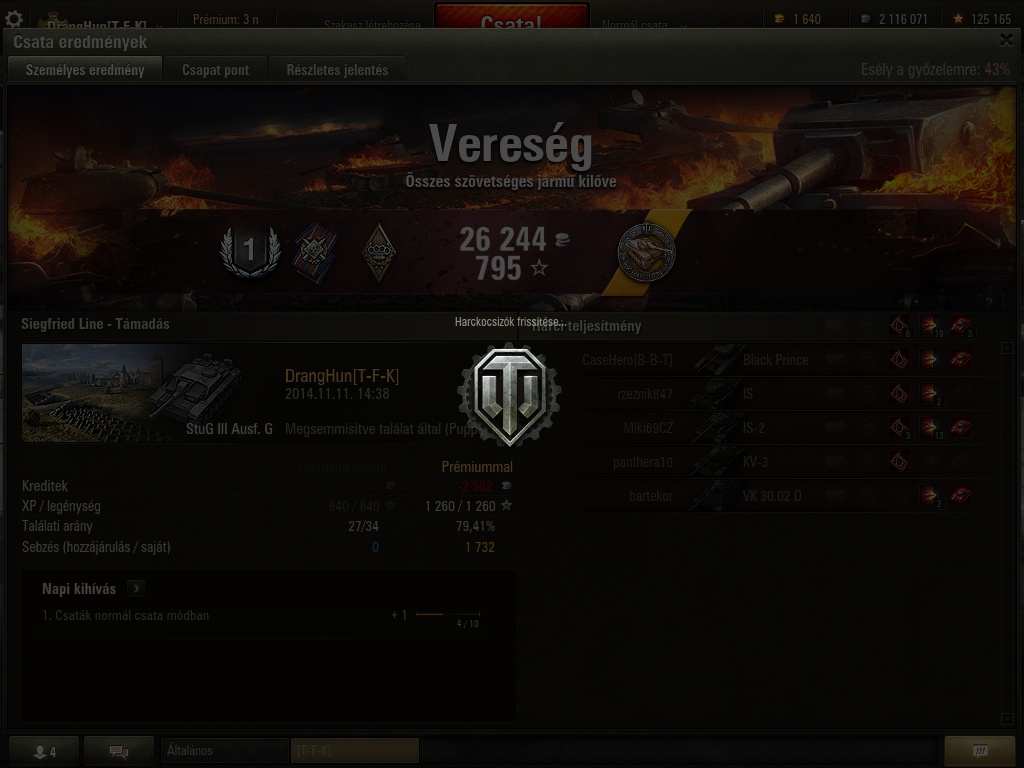
Task: Switch to the Általános chat channel
Action: (x=223, y=750)
